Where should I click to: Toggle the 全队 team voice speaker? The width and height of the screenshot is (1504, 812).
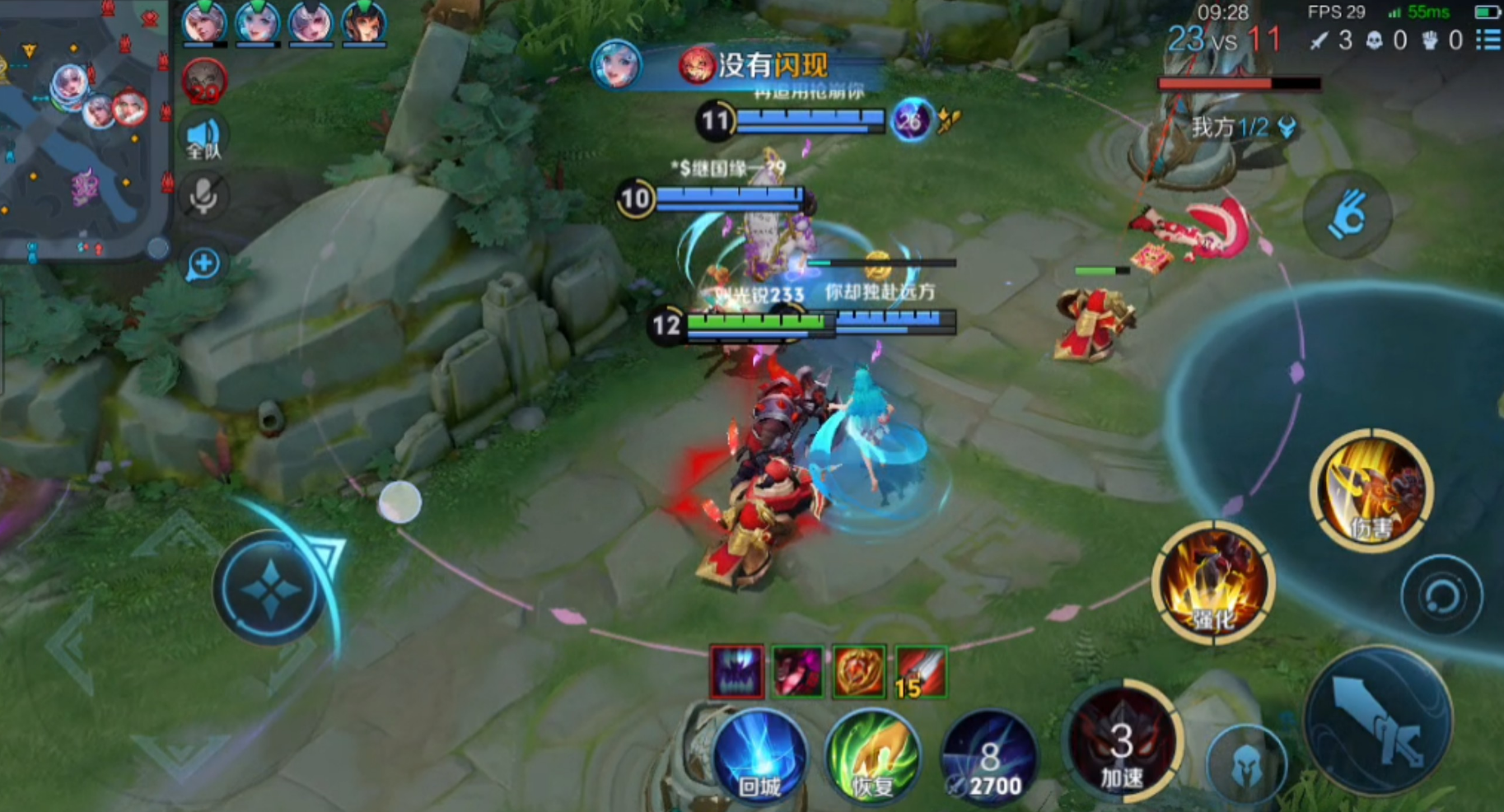[203, 138]
